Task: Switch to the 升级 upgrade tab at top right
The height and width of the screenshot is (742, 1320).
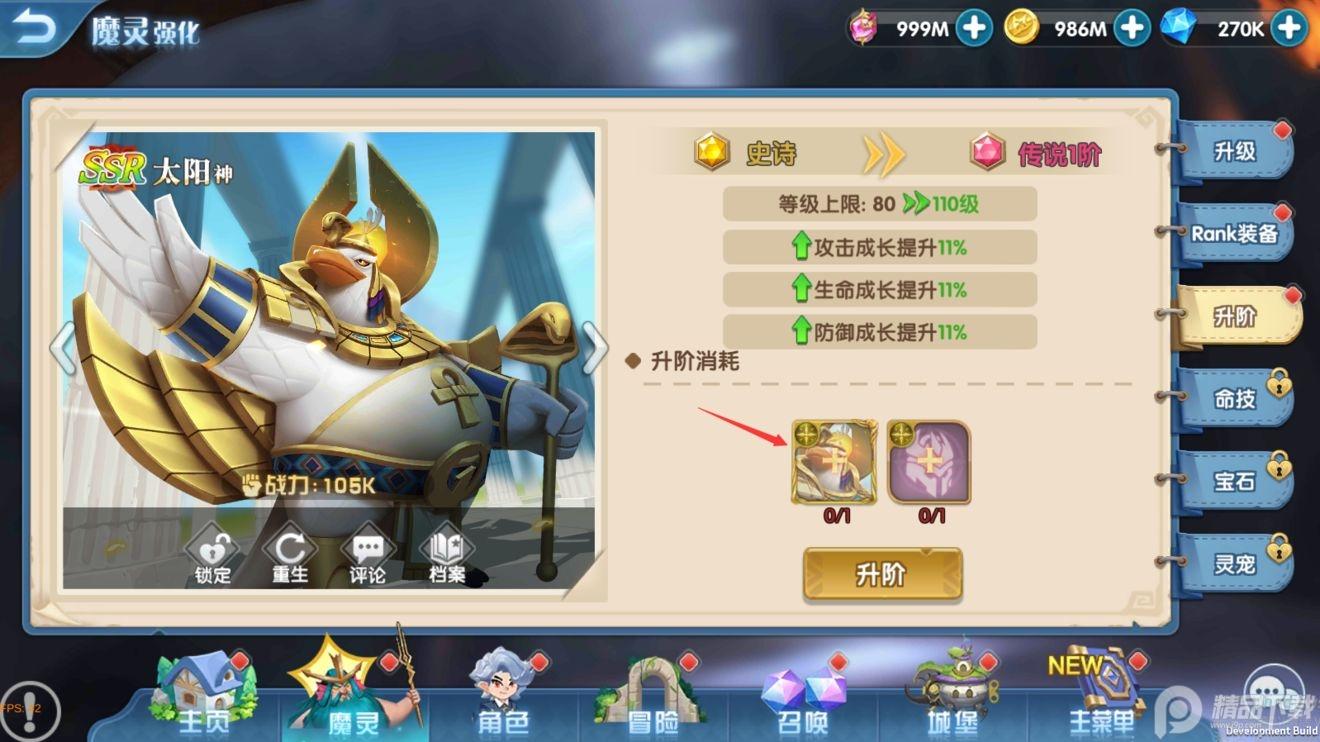Action: pos(1237,152)
